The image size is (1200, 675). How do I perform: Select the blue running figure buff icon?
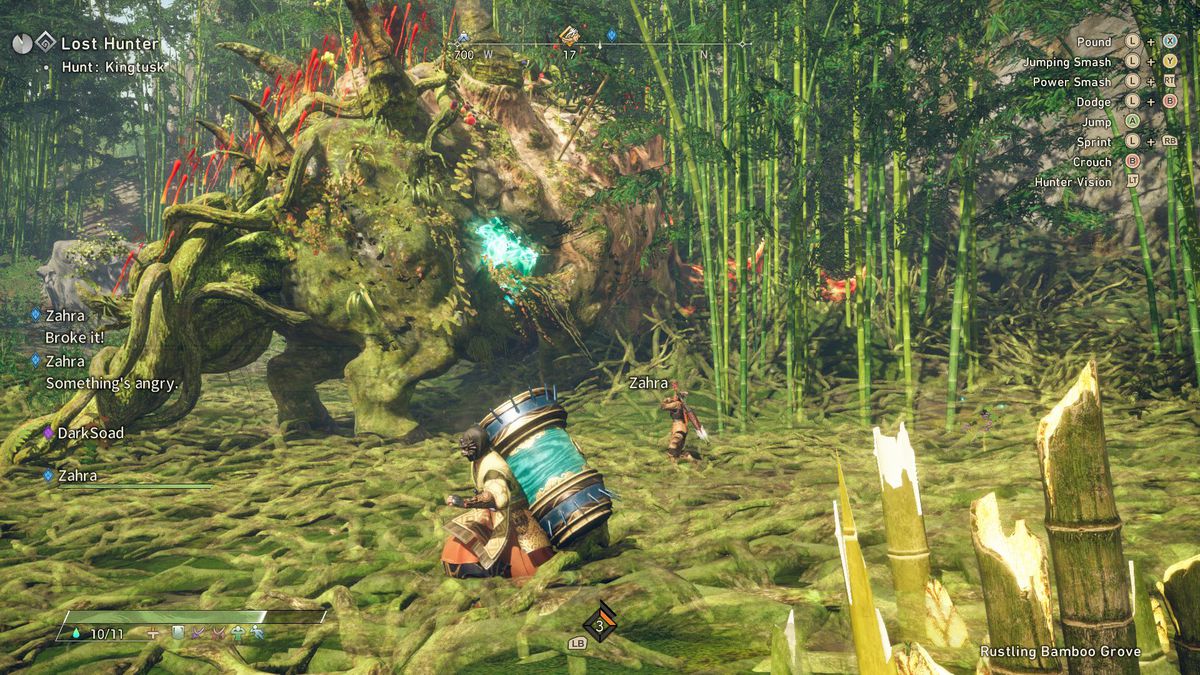tap(257, 633)
